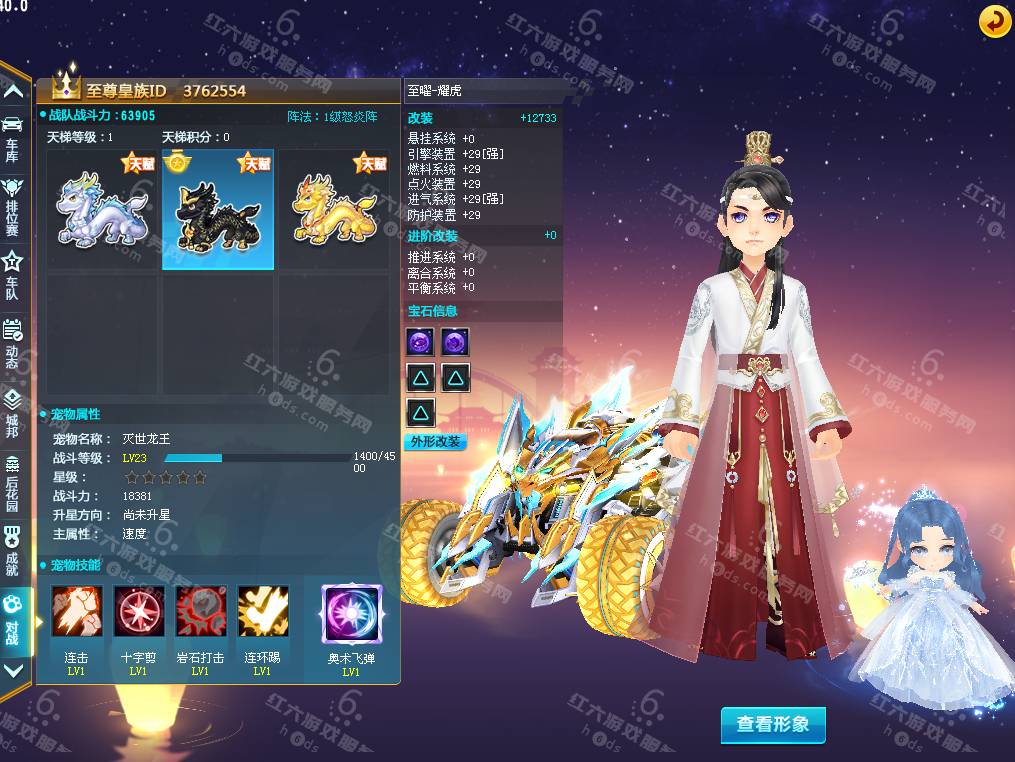Click the 连击 combo skill icon
The image size is (1015, 762).
point(77,612)
